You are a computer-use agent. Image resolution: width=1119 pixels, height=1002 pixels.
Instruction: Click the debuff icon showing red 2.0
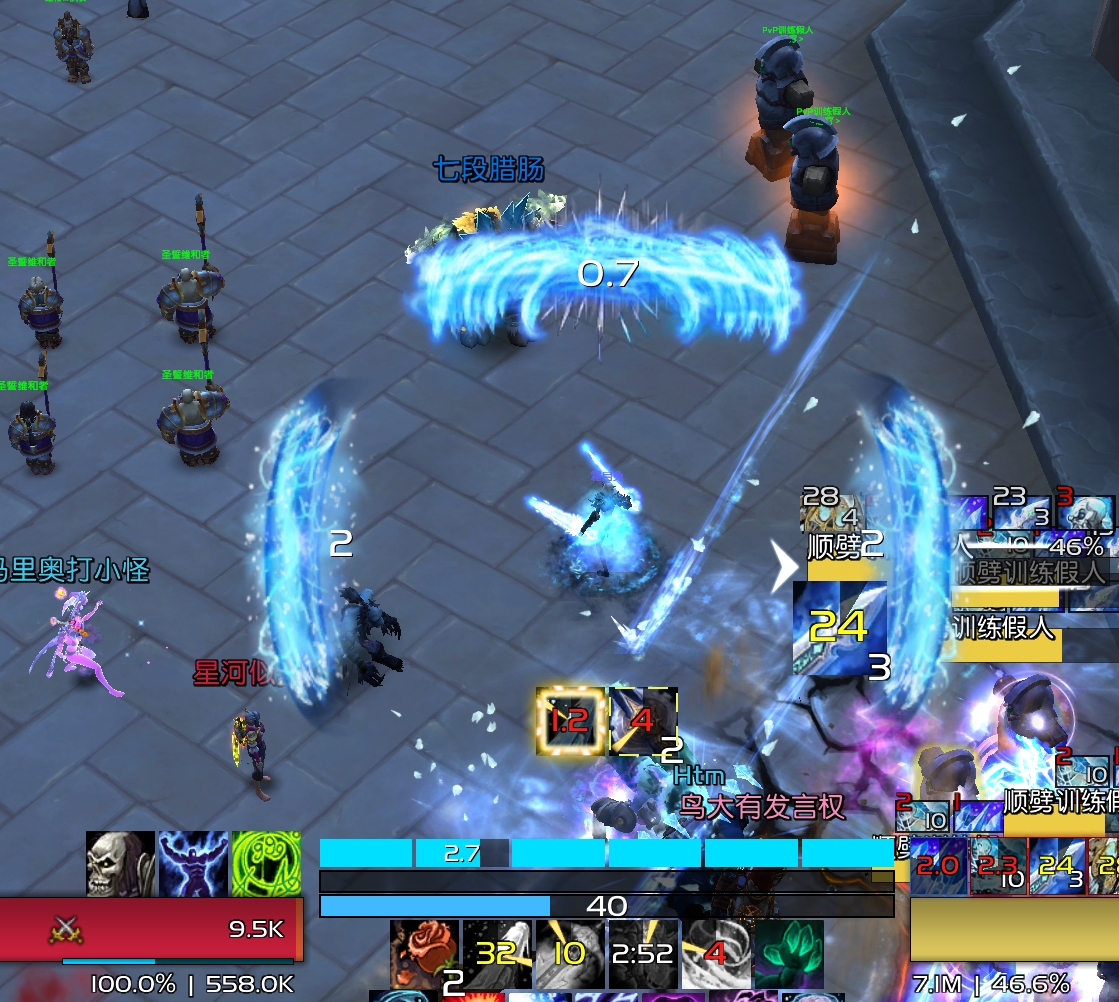[938, 866]
